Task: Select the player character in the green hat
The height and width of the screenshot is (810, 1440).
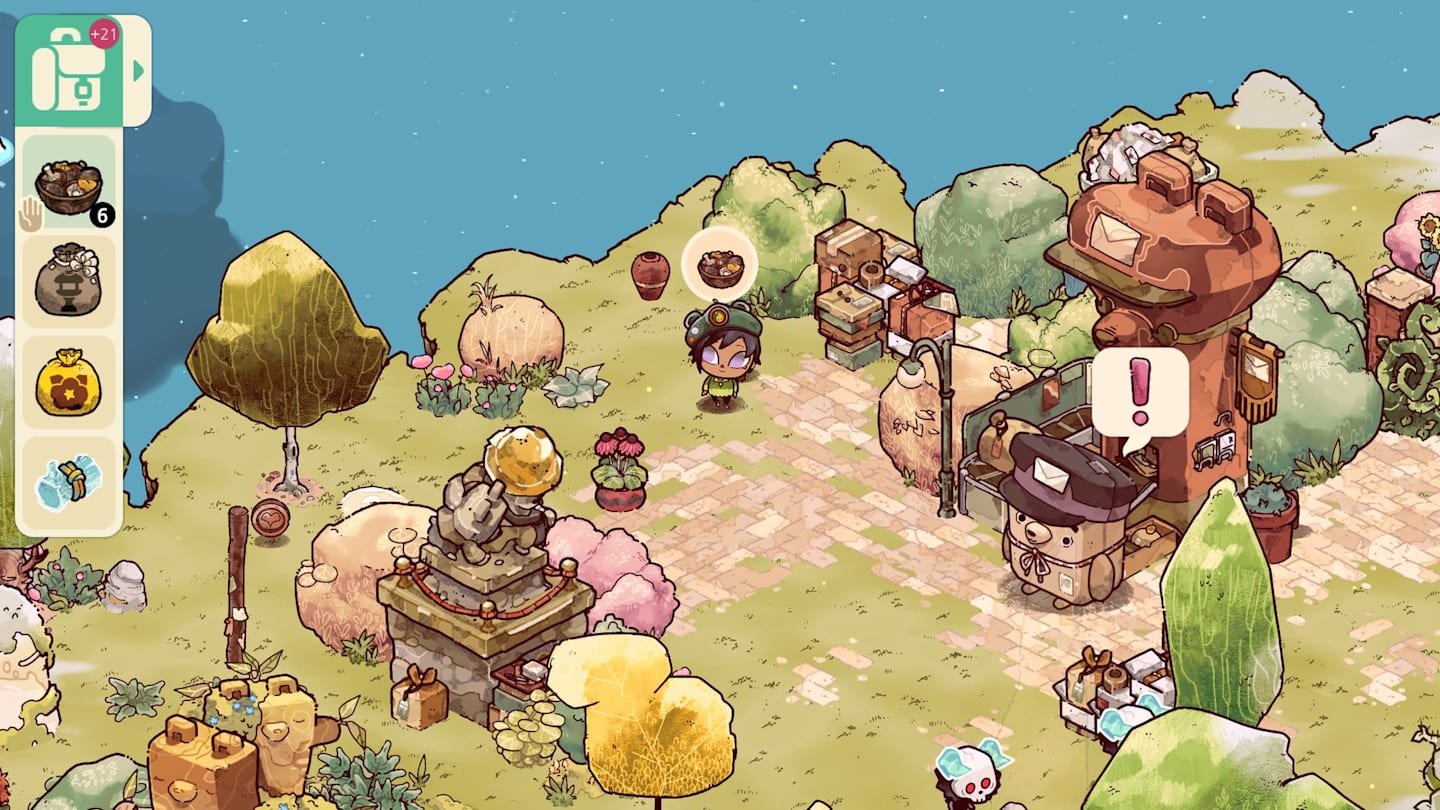Action: click(725, 355)
